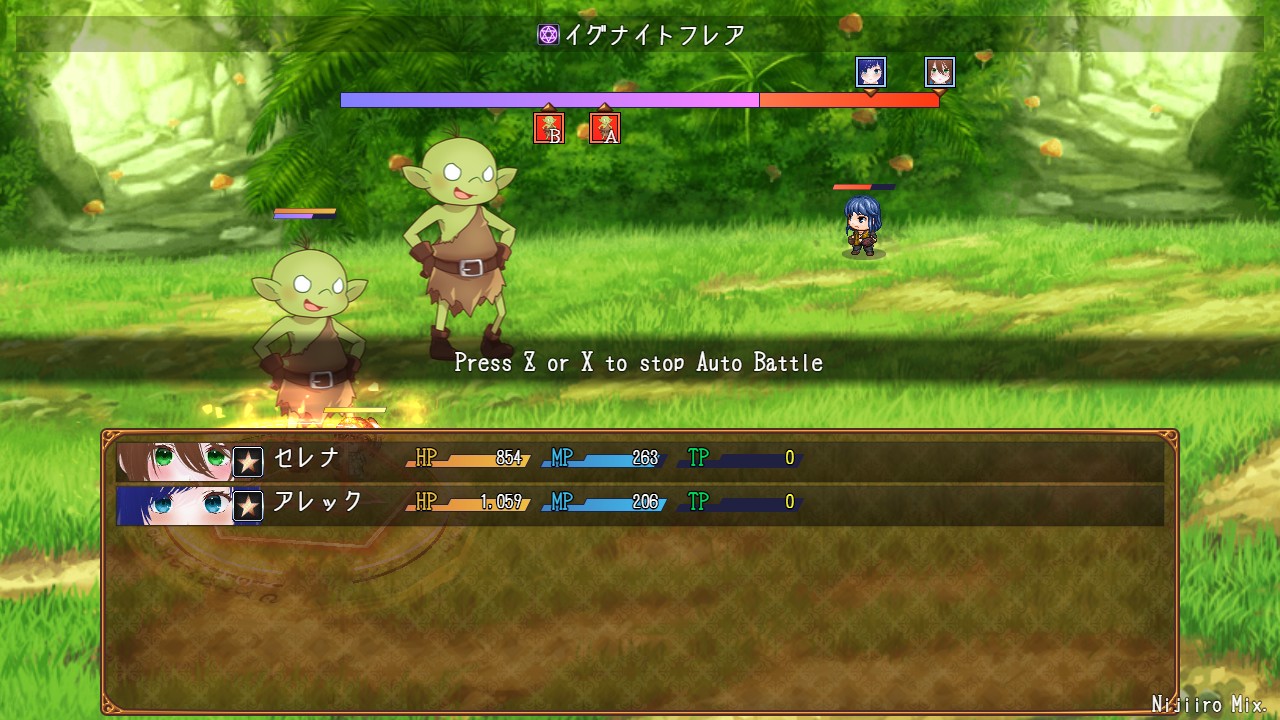This screenshot has width=1280, height=720.
Task: Select Alec's party status row
Action: [x=640, y=505]
